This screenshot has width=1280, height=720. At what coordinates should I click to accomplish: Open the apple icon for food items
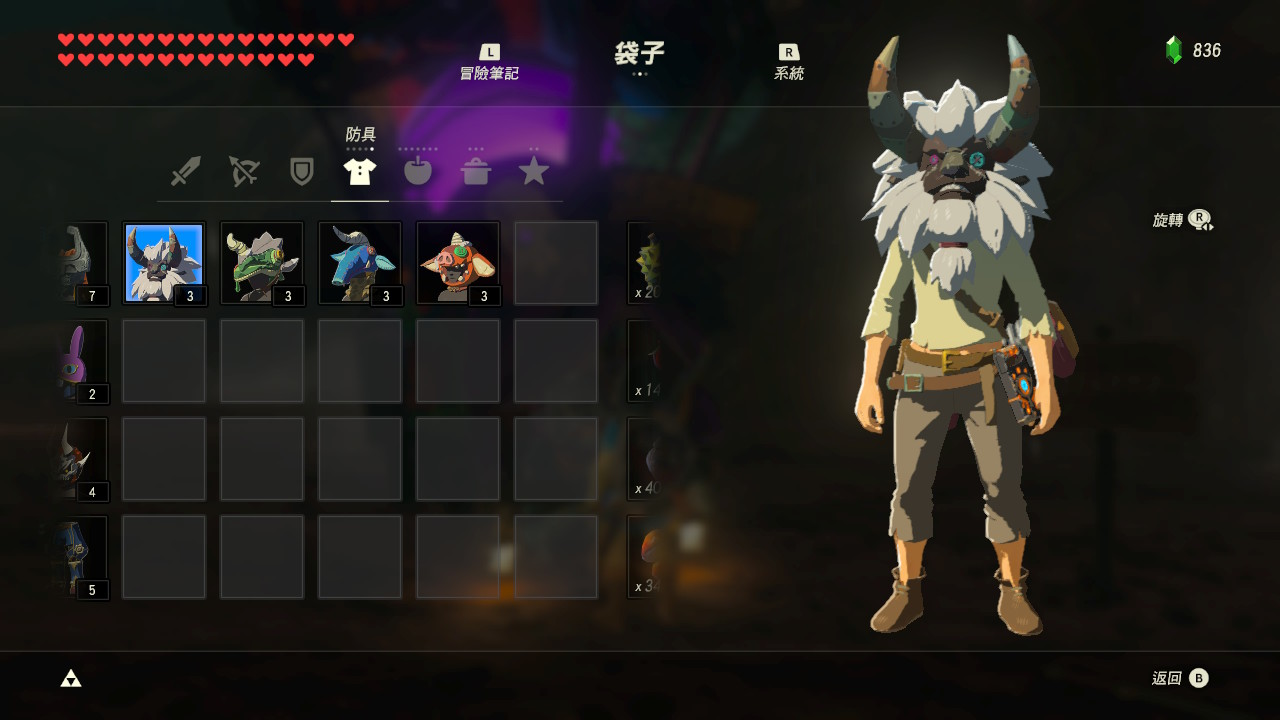[418, 170]
